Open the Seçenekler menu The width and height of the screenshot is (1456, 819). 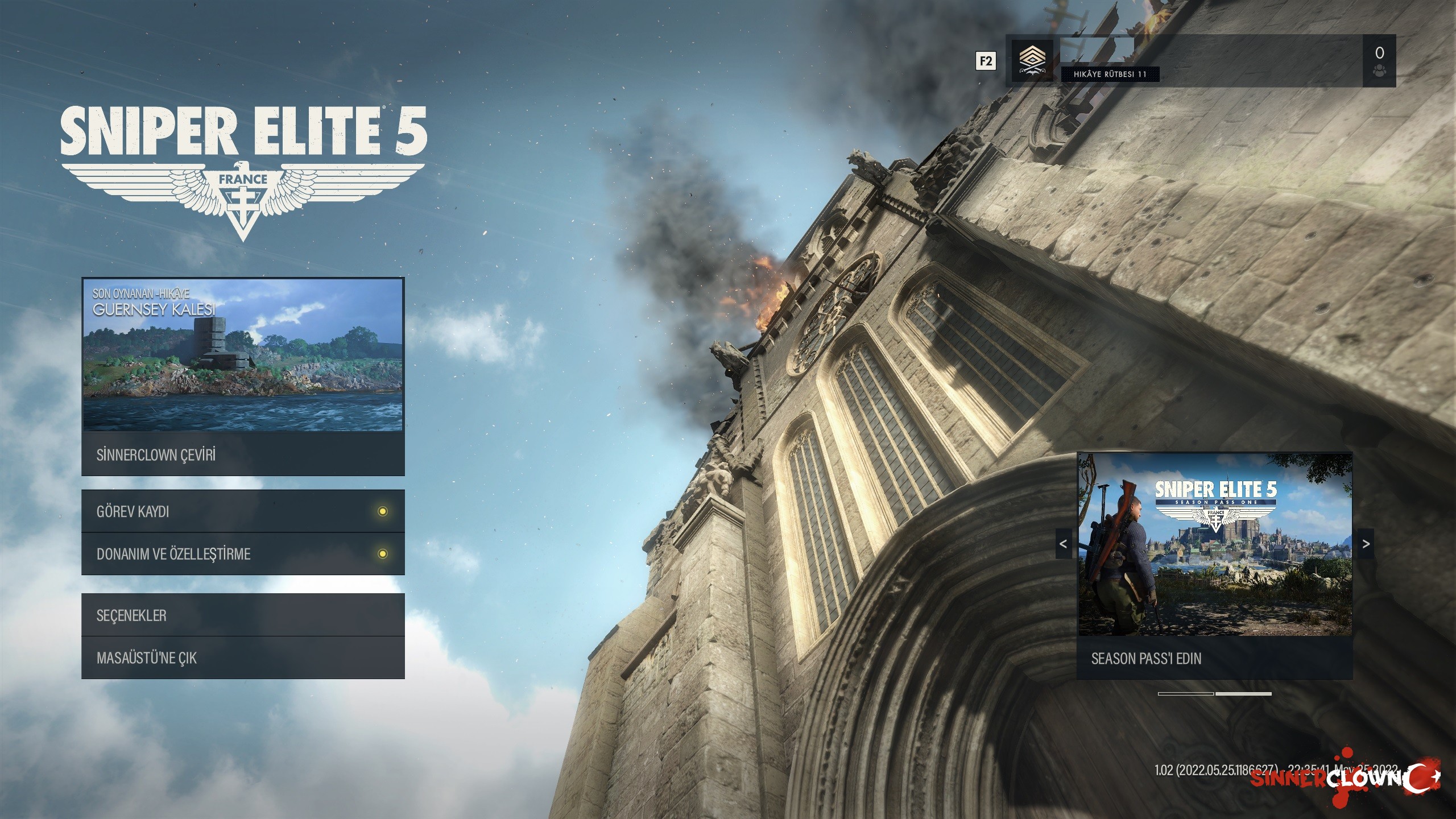(243, 615)
